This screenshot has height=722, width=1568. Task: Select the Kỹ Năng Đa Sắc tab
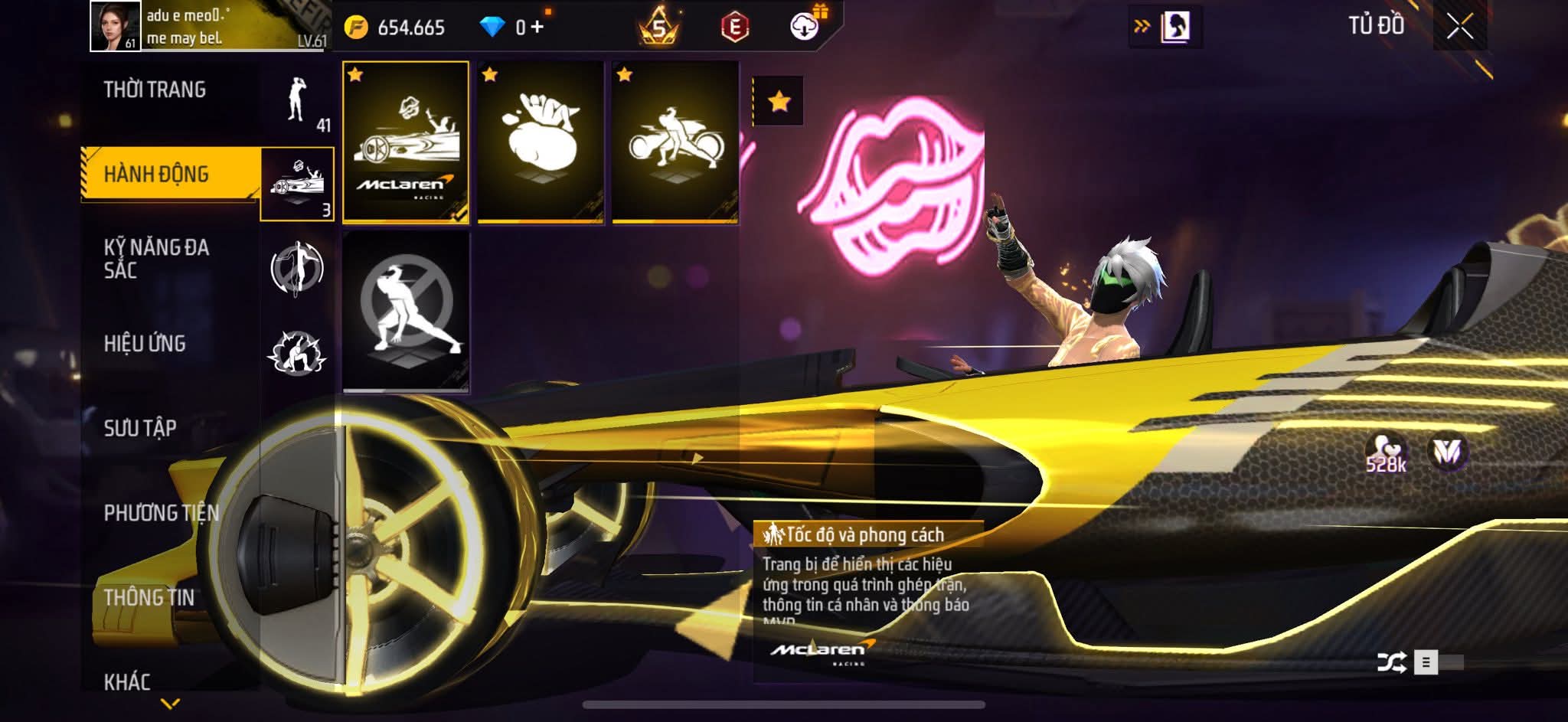click(156, 259)
